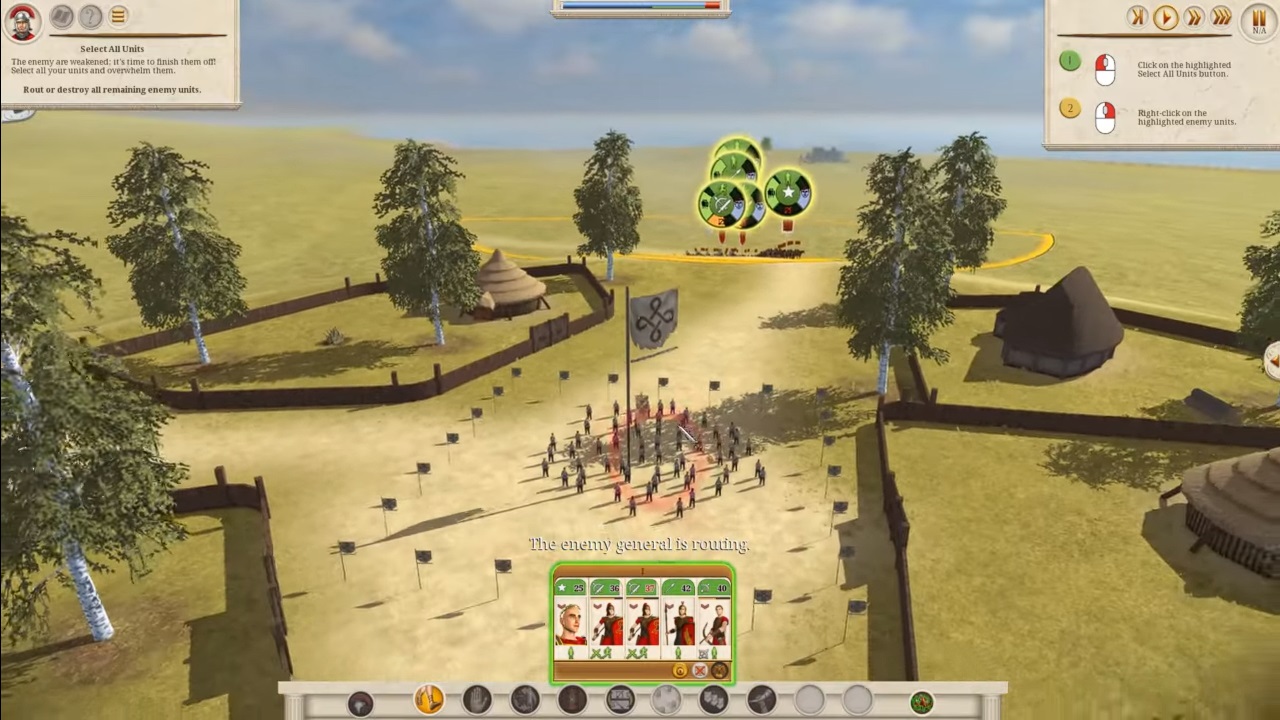This screenshot has width=1280, height=720.
Task: Click the double-chevron fast forward icon
Action: click(1194, 17)
